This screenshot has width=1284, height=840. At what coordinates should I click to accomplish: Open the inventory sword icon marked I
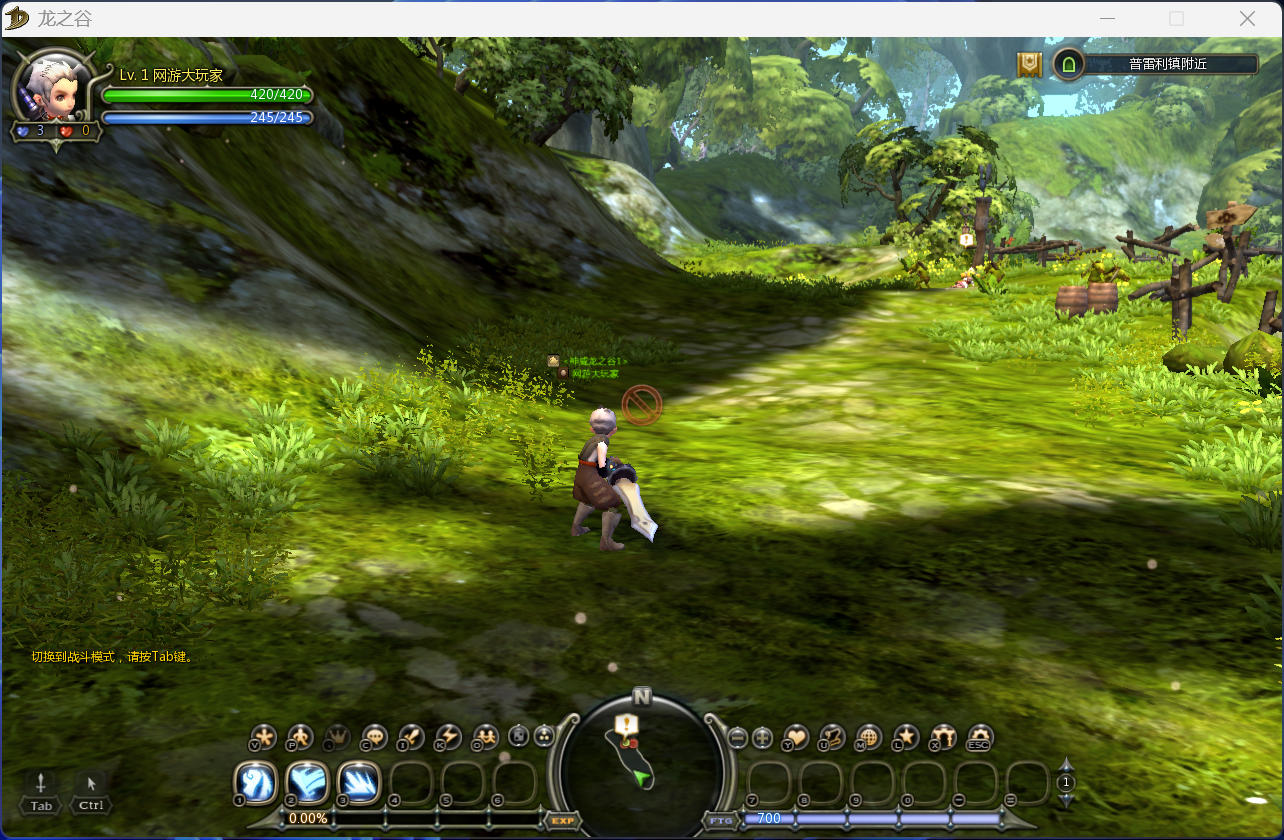point(411,737)
